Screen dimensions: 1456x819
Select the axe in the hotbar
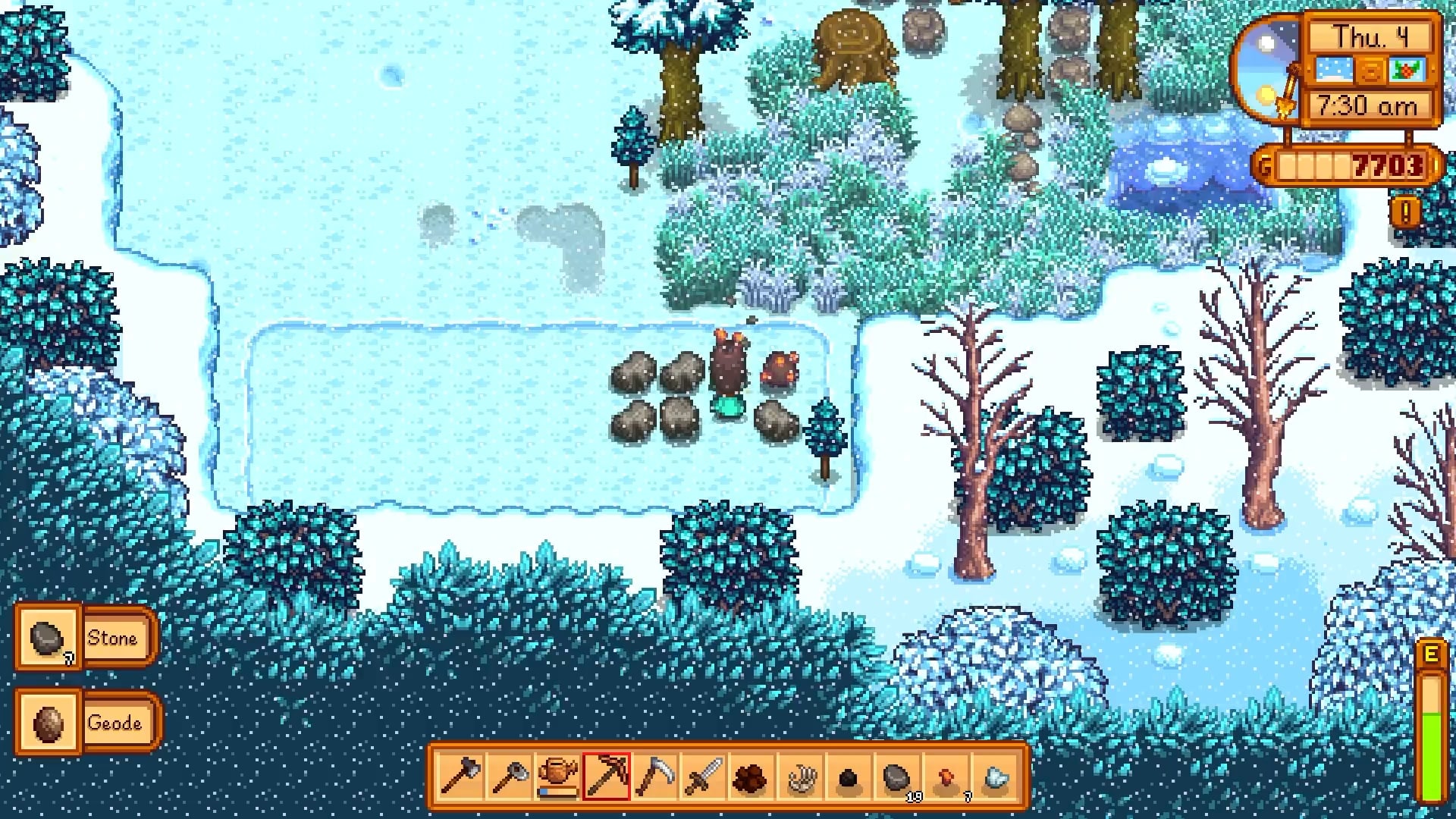coord(460,777)
